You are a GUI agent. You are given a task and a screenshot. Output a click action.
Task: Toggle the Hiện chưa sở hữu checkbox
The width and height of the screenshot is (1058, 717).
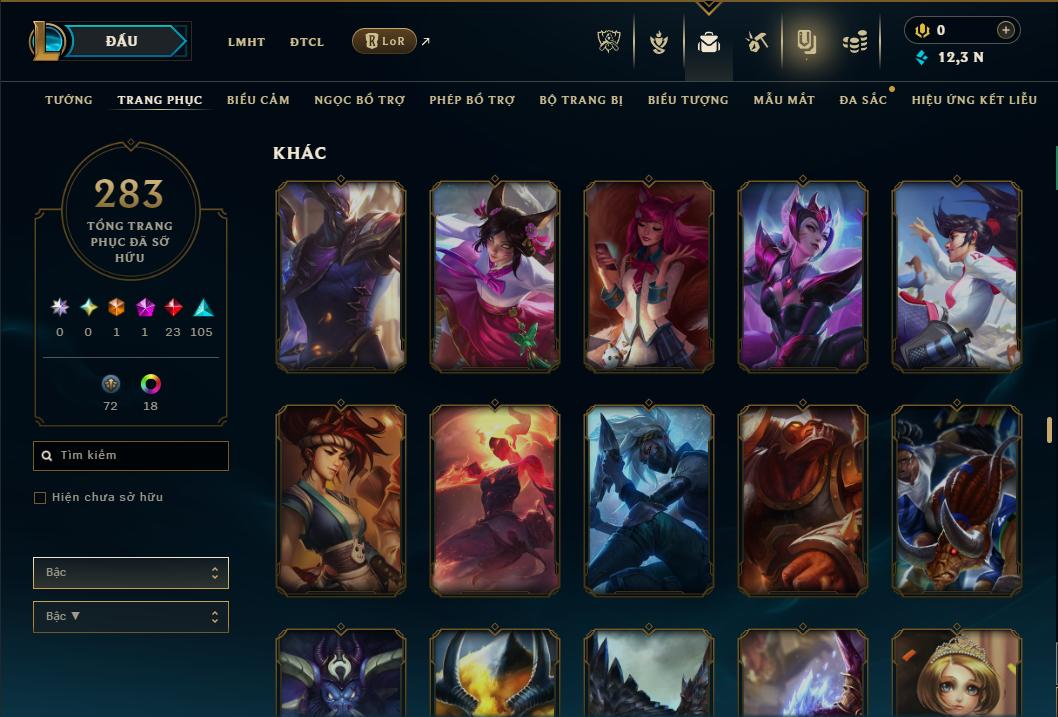point(40,498)
